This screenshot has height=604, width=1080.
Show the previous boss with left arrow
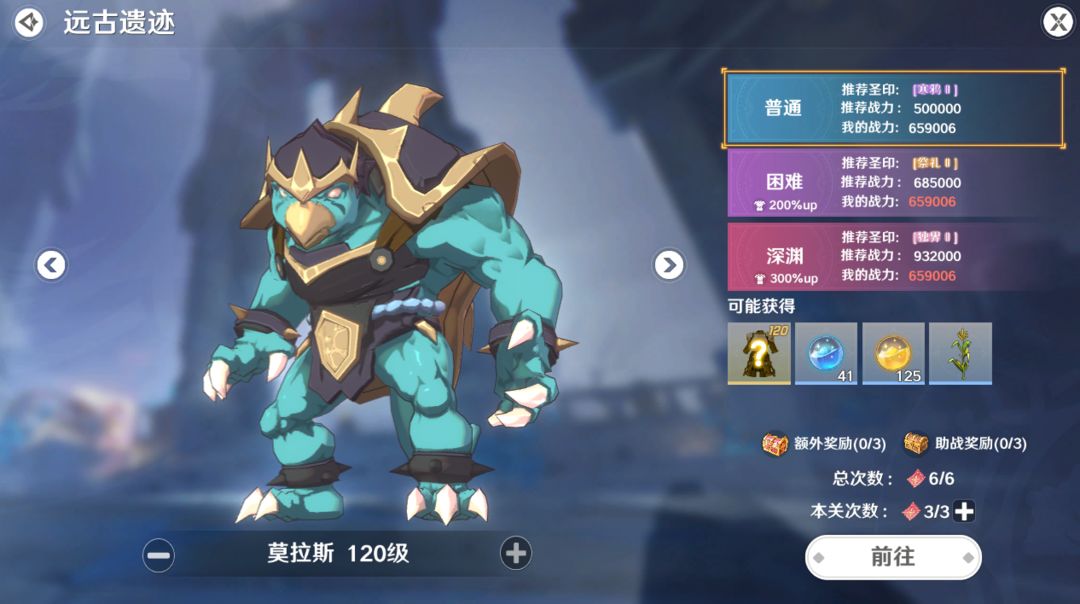(51, 264)
